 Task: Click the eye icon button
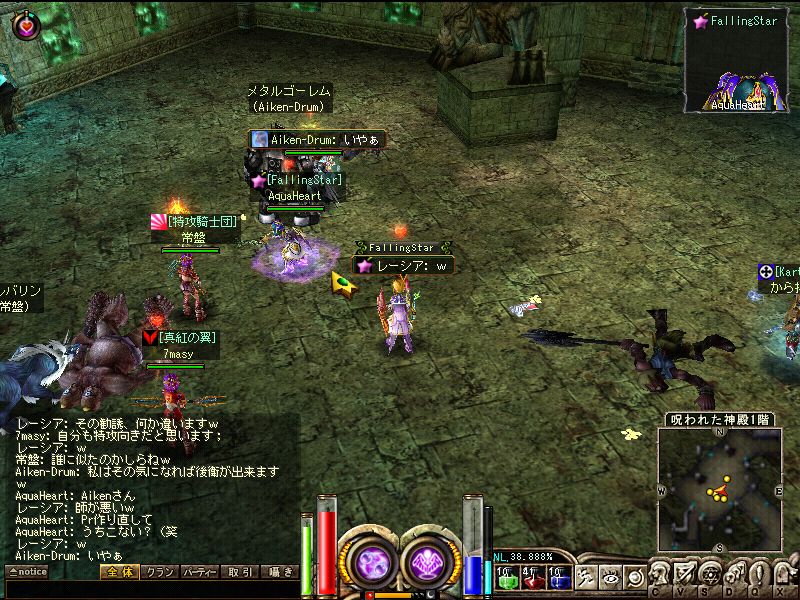610,577
